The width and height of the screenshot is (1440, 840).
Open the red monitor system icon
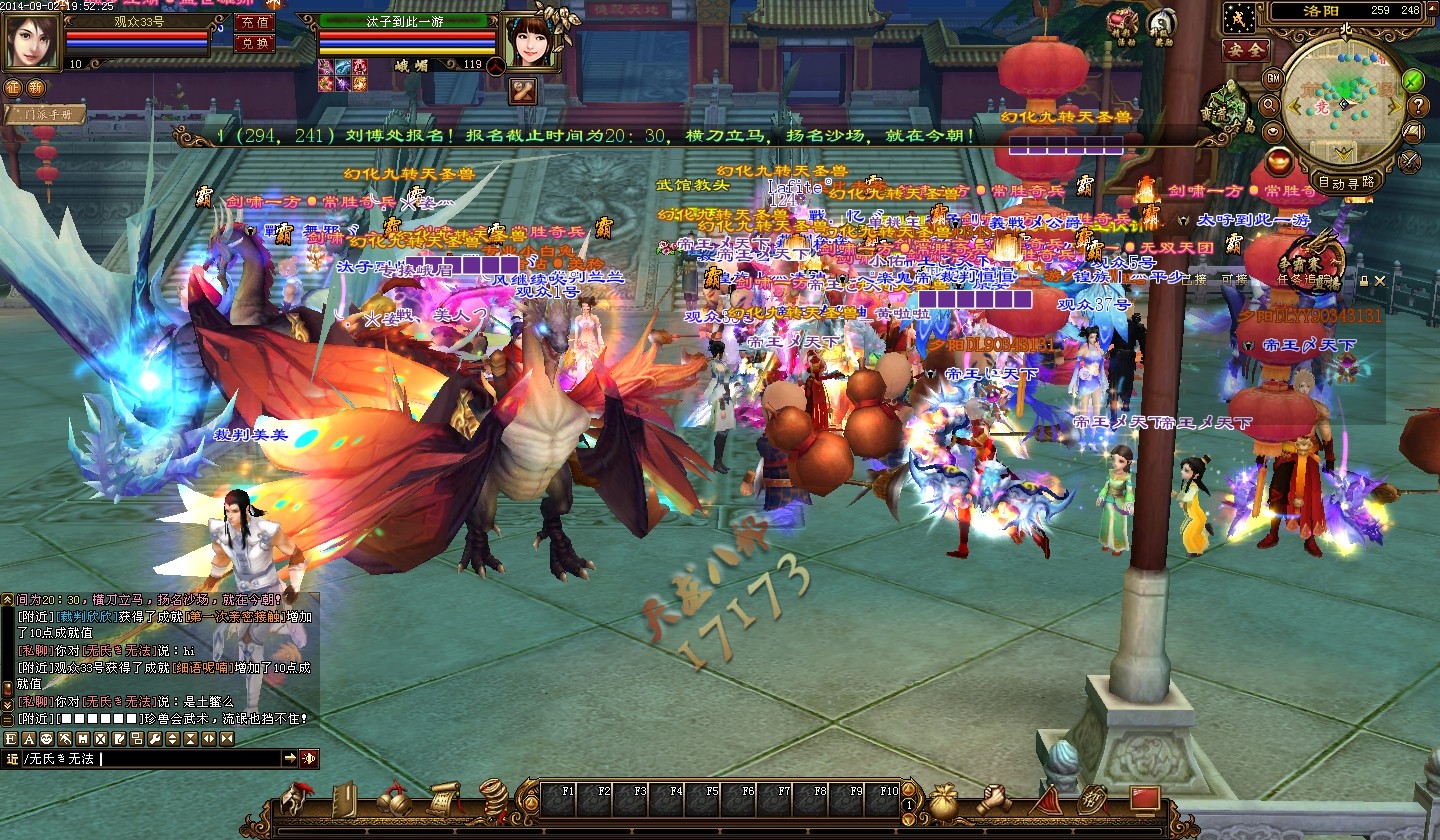click(1144, 800)
